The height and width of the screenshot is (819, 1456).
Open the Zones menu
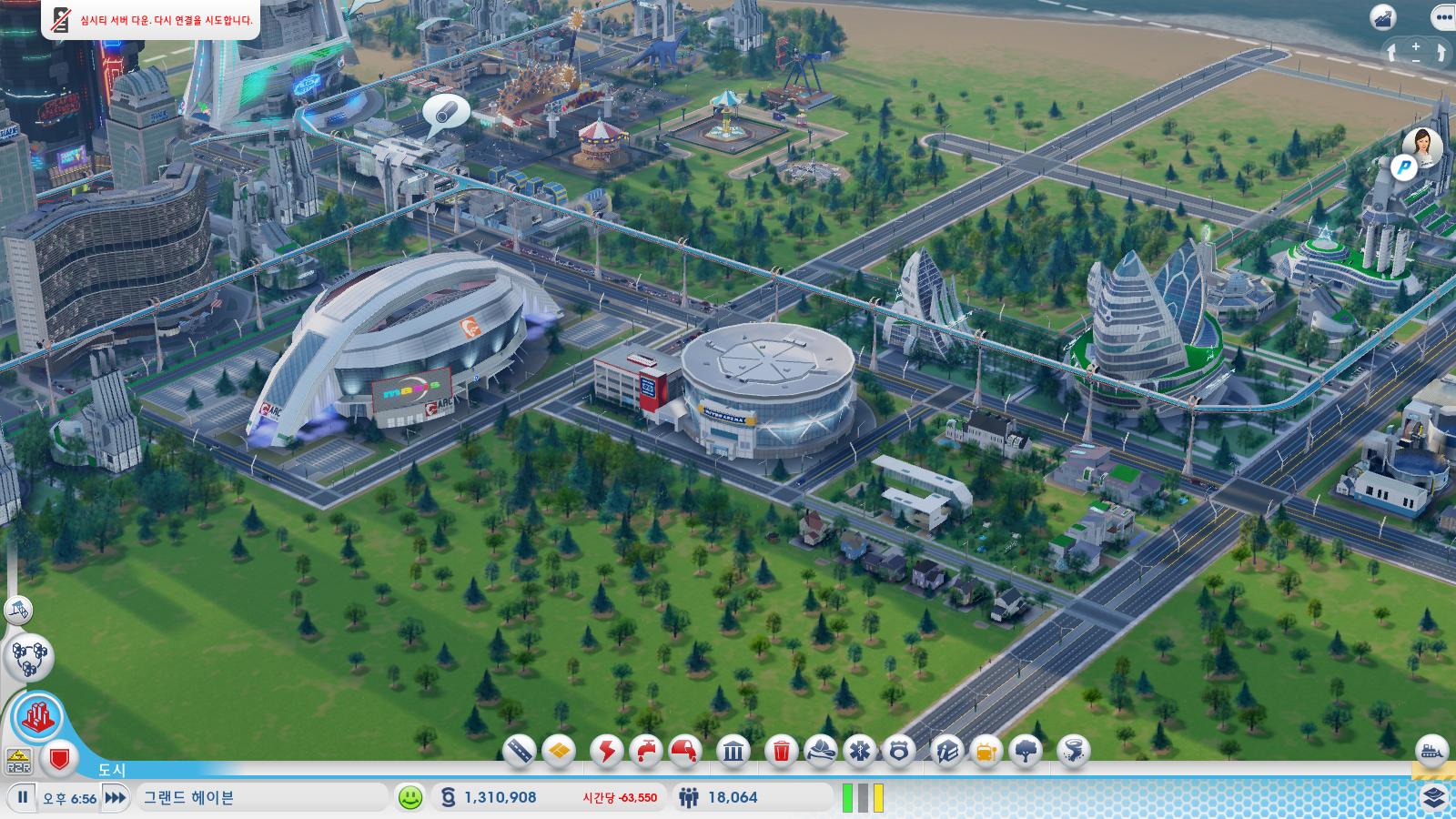pyautogui.click(x=559, y=751)
